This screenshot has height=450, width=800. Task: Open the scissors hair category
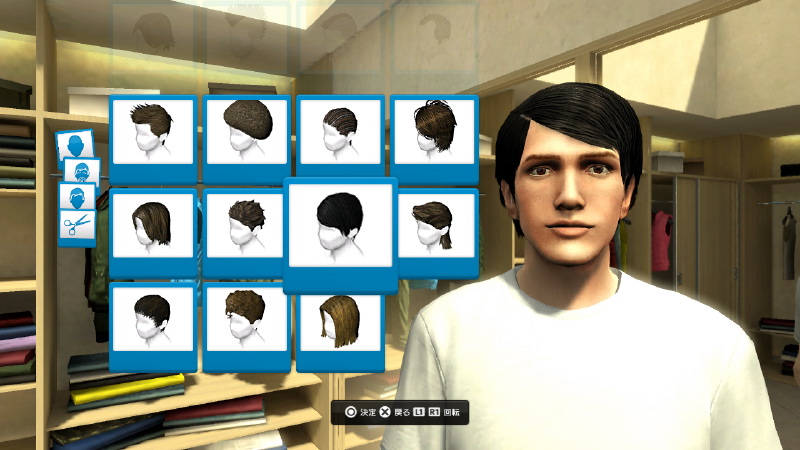pos(74,226)
